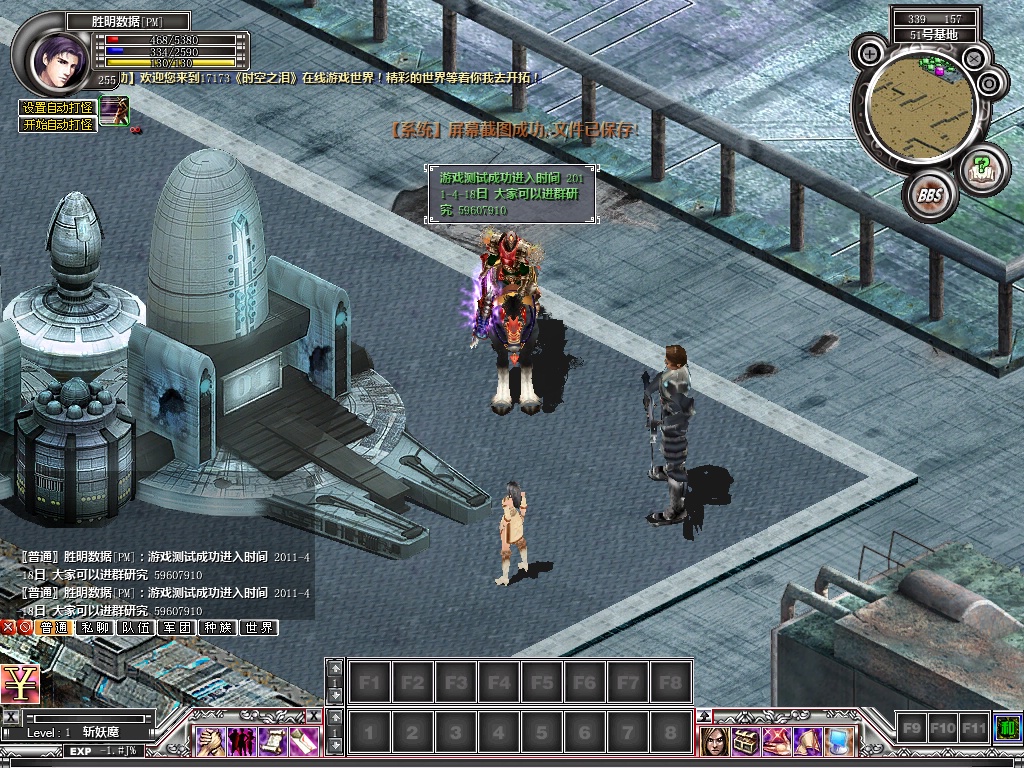Click the question mark help button

tap(982, 166)
